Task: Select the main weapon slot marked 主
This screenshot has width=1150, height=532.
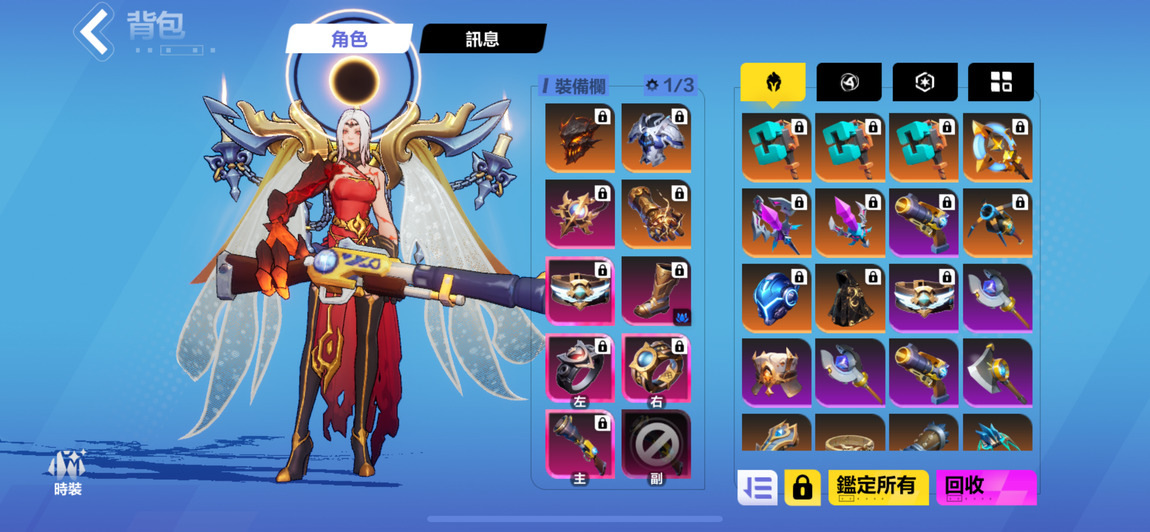Action: click(580, 445)
